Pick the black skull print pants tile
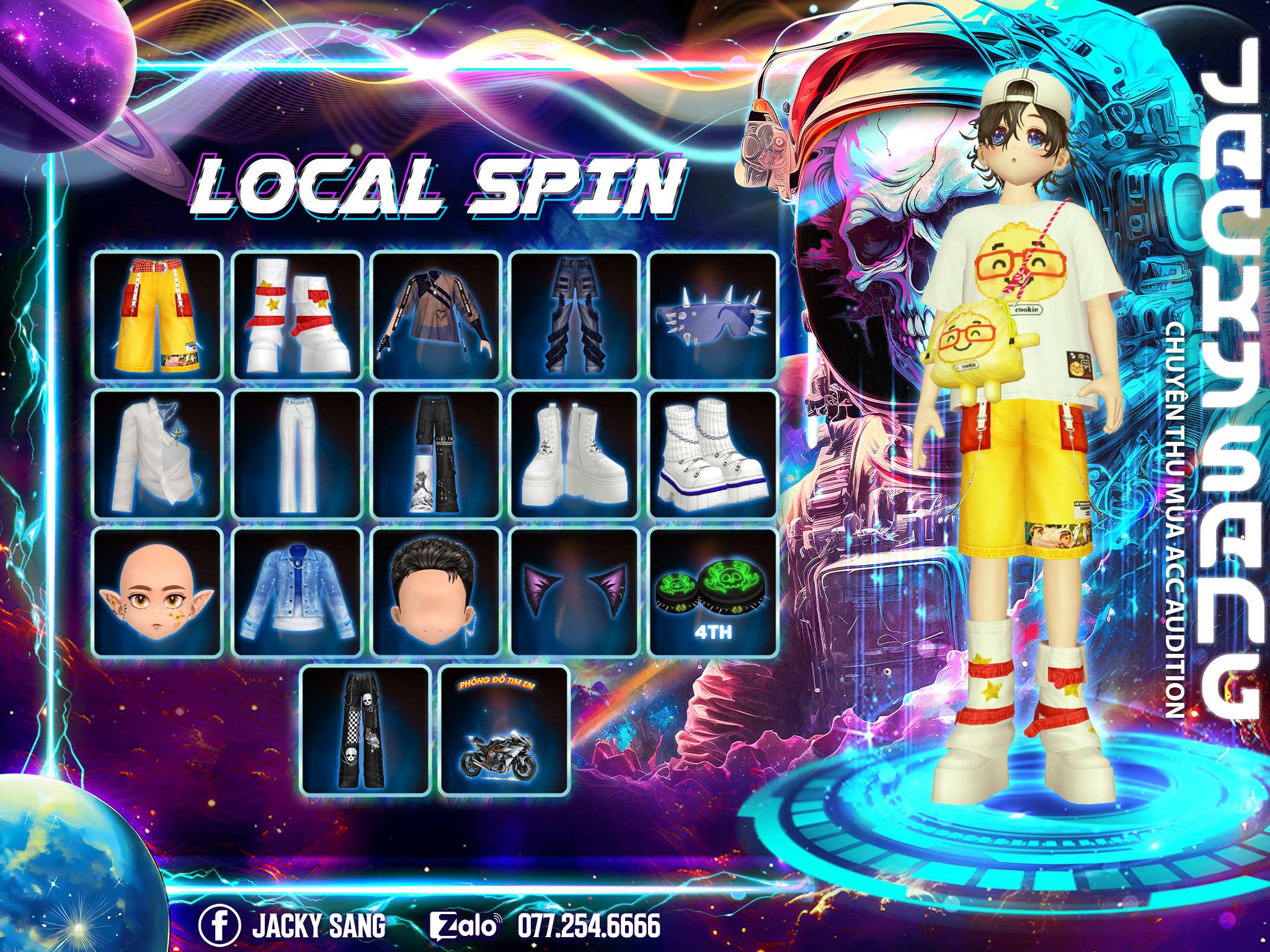The width and height of the screenshot is (1270, 952). 366,730
